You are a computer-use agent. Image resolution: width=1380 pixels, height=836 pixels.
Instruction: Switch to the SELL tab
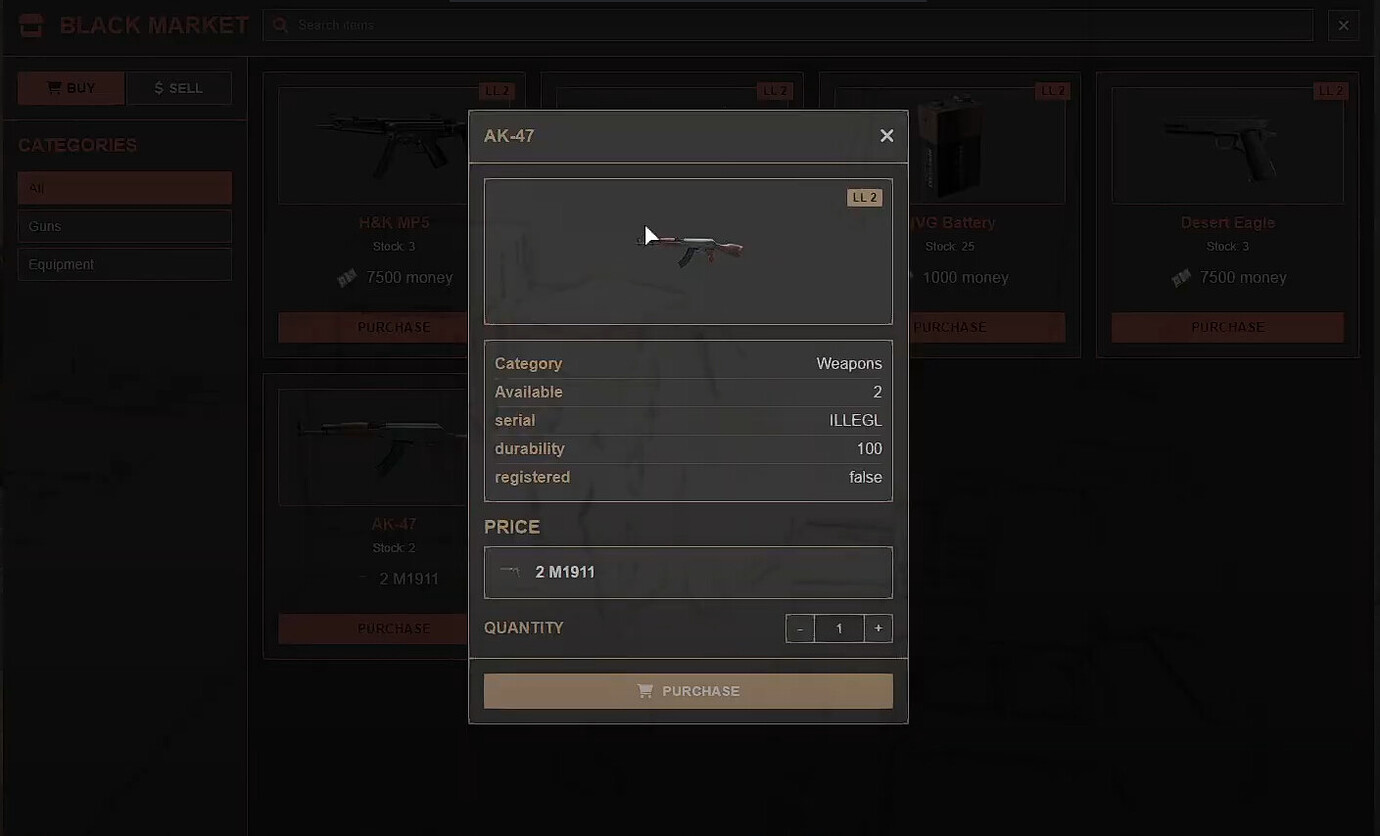[x=178, y=87]
